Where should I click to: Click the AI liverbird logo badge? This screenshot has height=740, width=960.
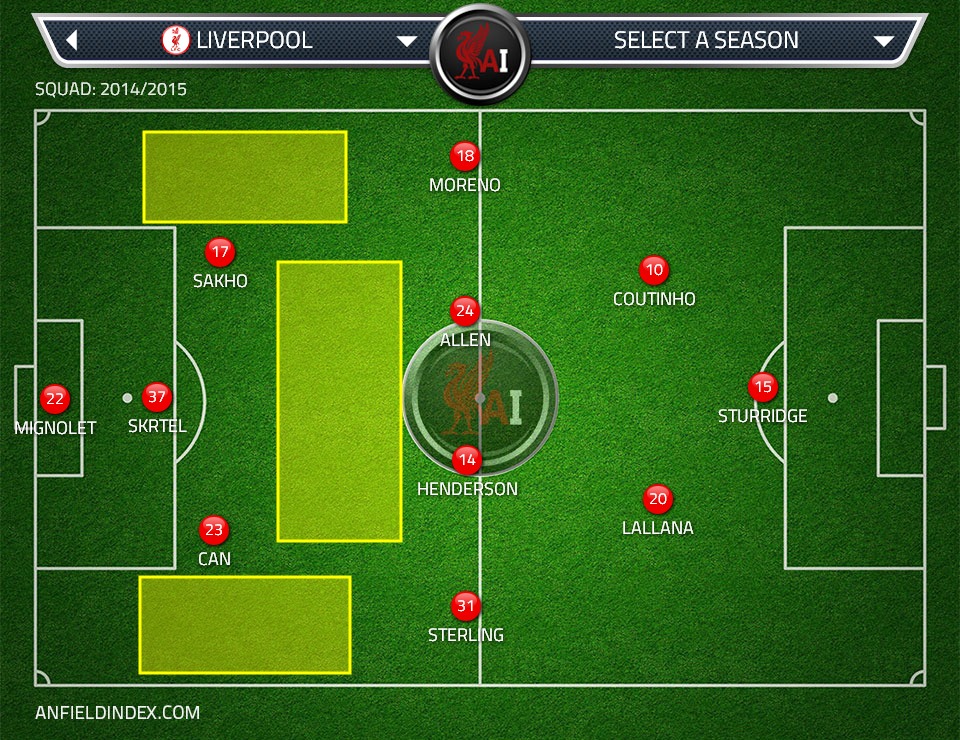[480, 53]
